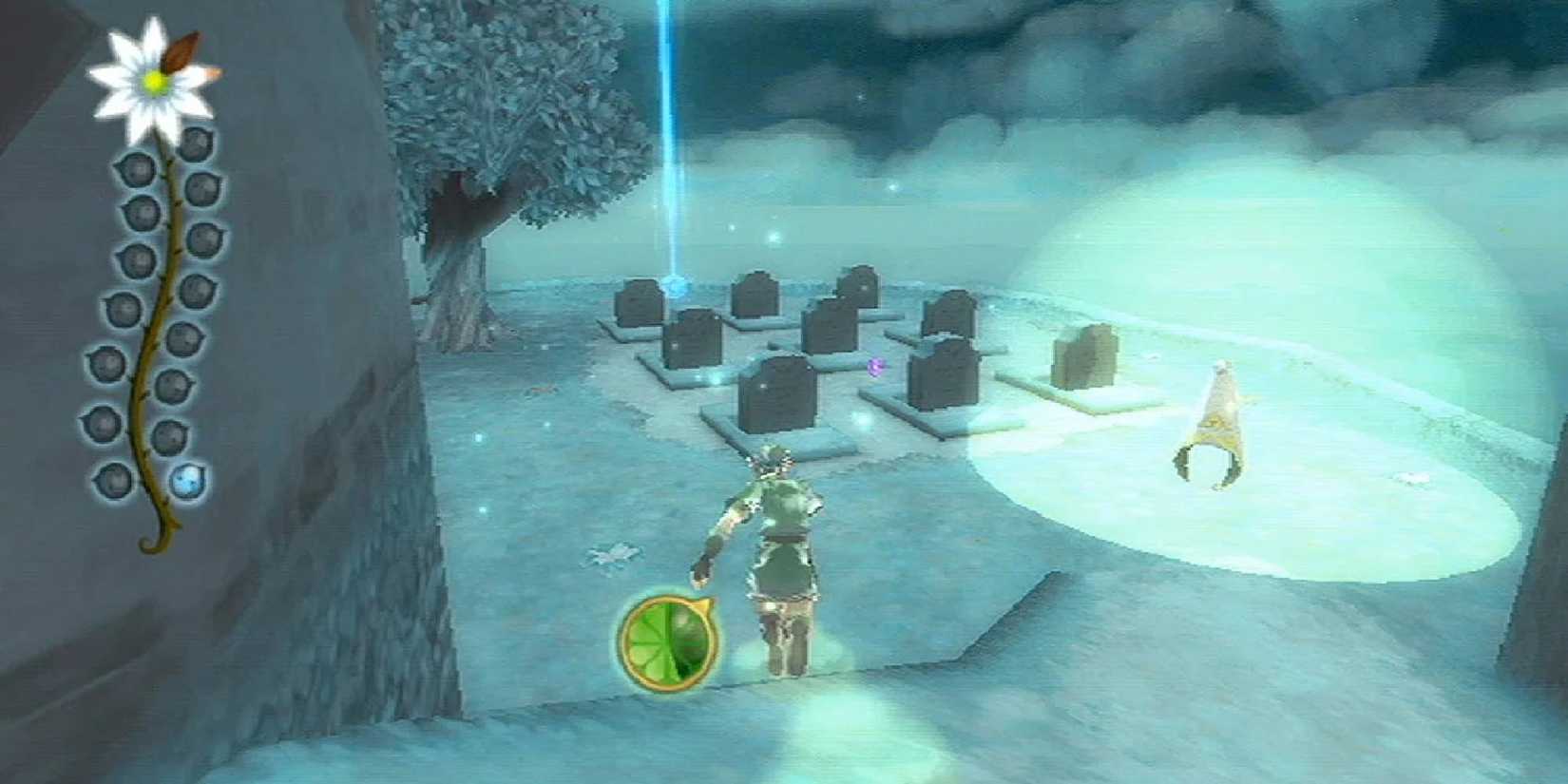Click the purple heart pickup among the gravestones
The width and height of the screenshot is (1568, 784).
point(877,366)
